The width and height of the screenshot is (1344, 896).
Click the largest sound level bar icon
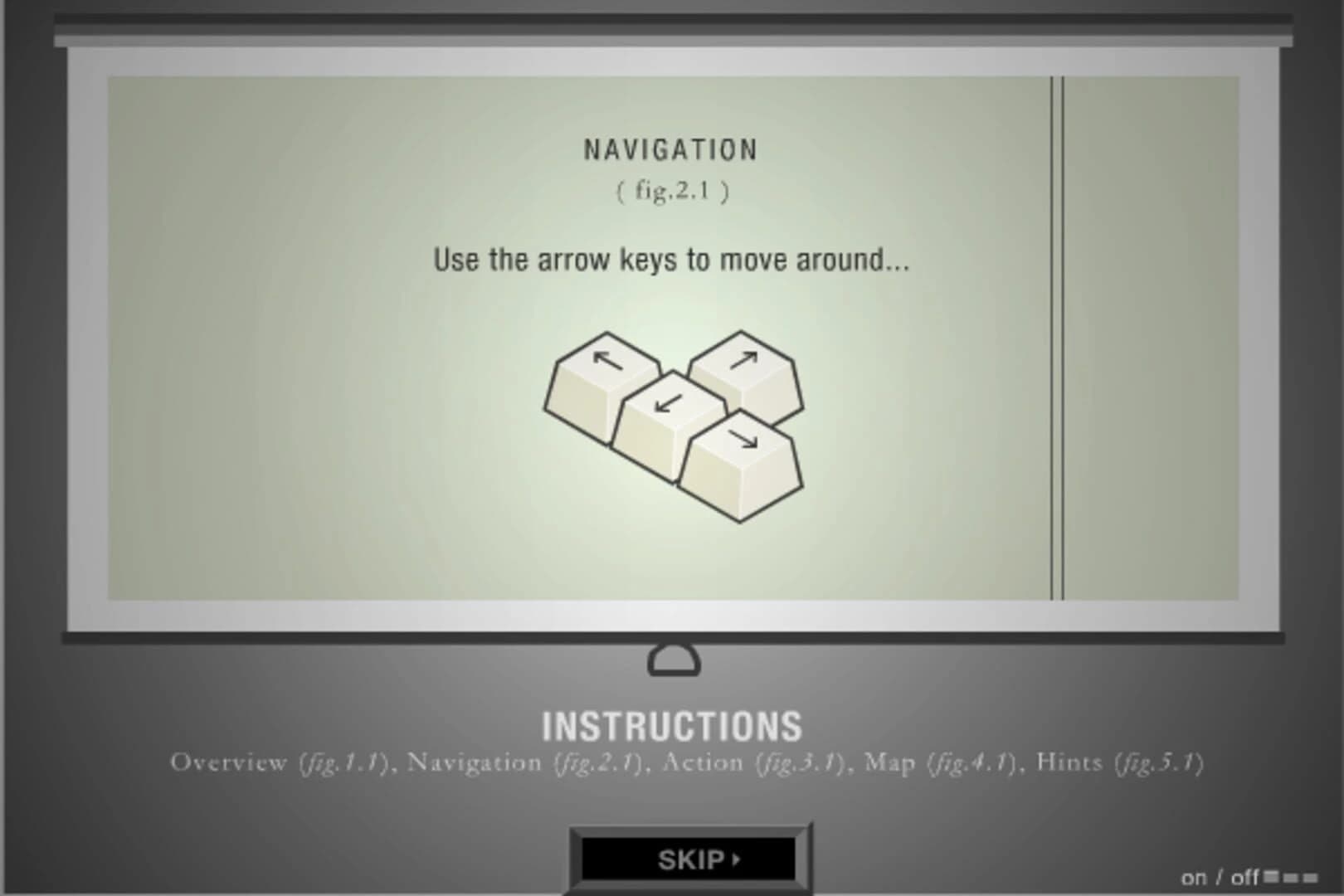tap(1272, 876)
